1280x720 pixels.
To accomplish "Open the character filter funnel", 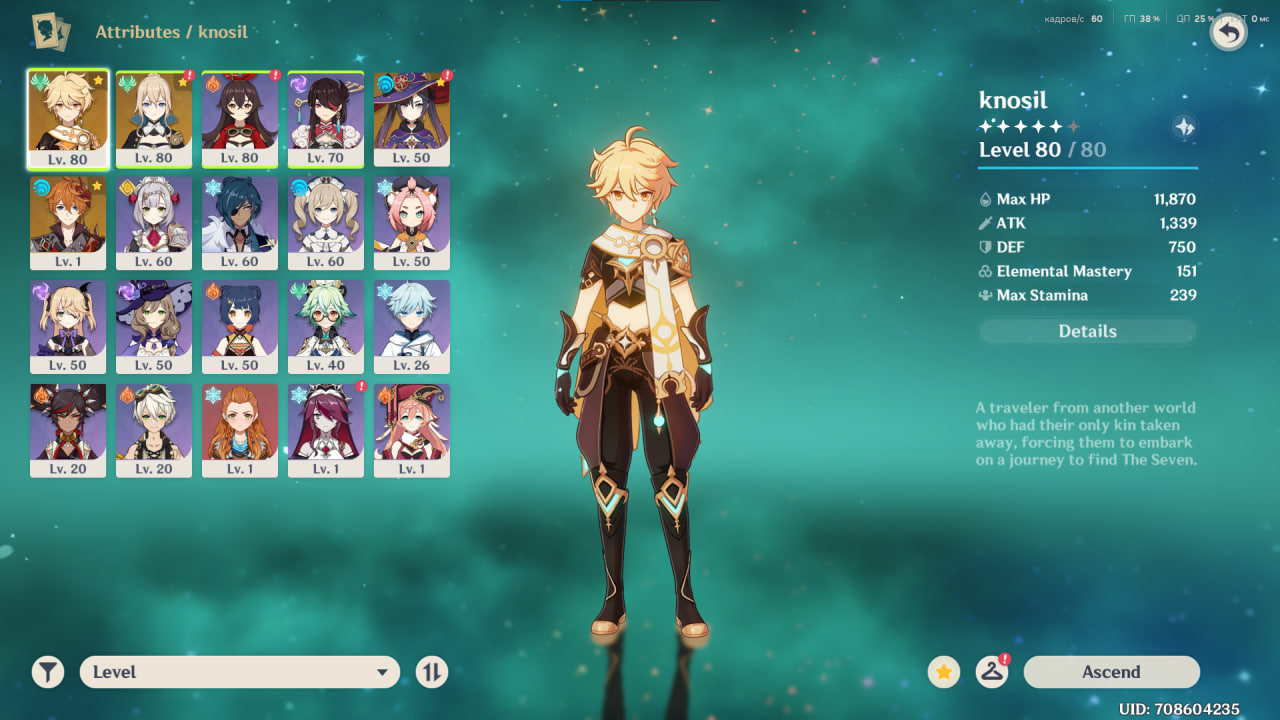I will (x=47, y=672).
